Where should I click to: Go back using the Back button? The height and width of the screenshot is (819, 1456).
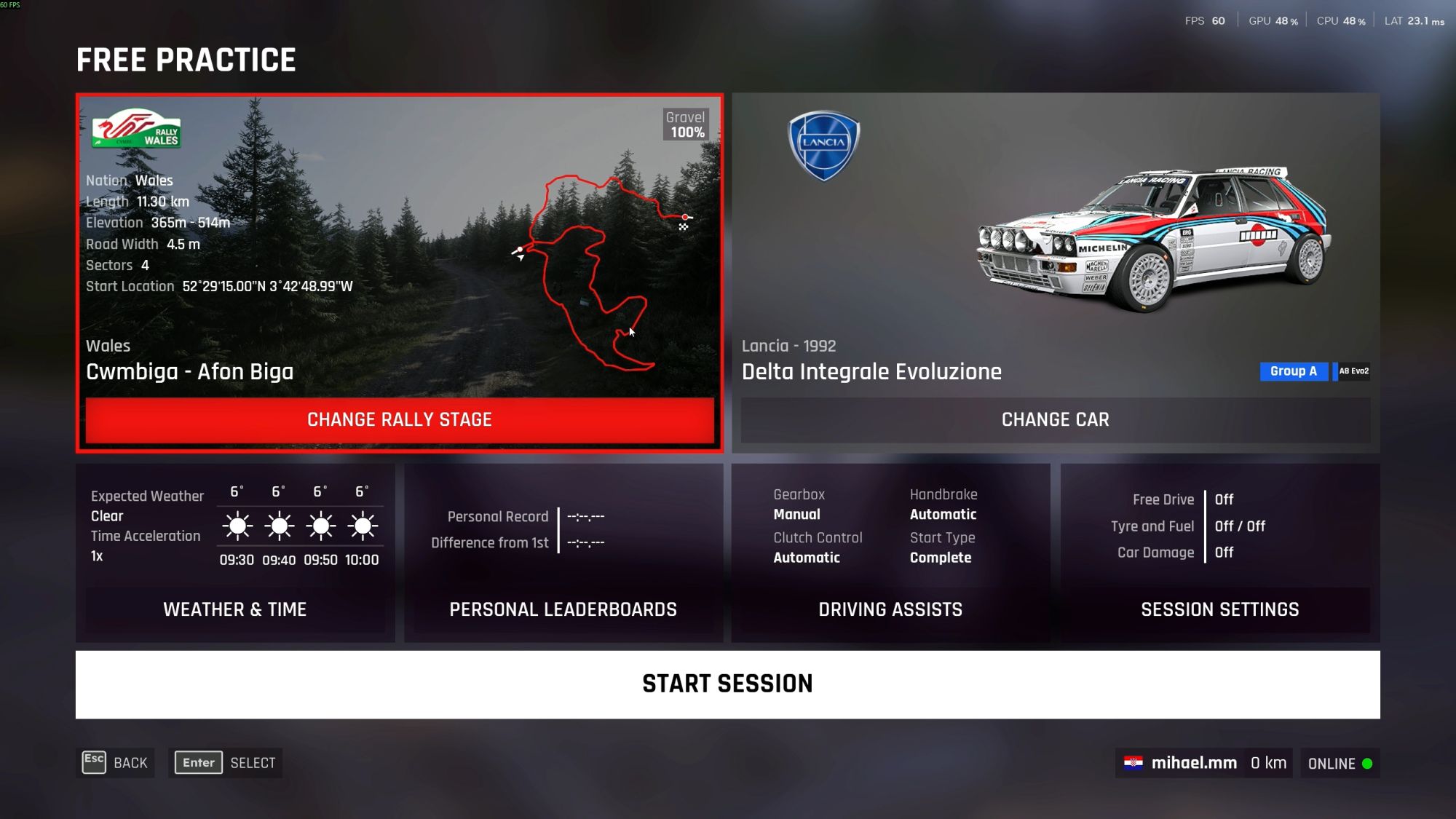click(116, 763)
